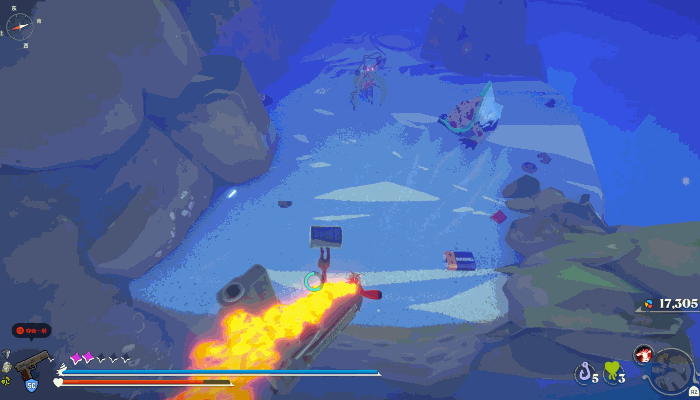
Task: Click the blue shield badge under the pistol
Action: click(x=31, y=385)
